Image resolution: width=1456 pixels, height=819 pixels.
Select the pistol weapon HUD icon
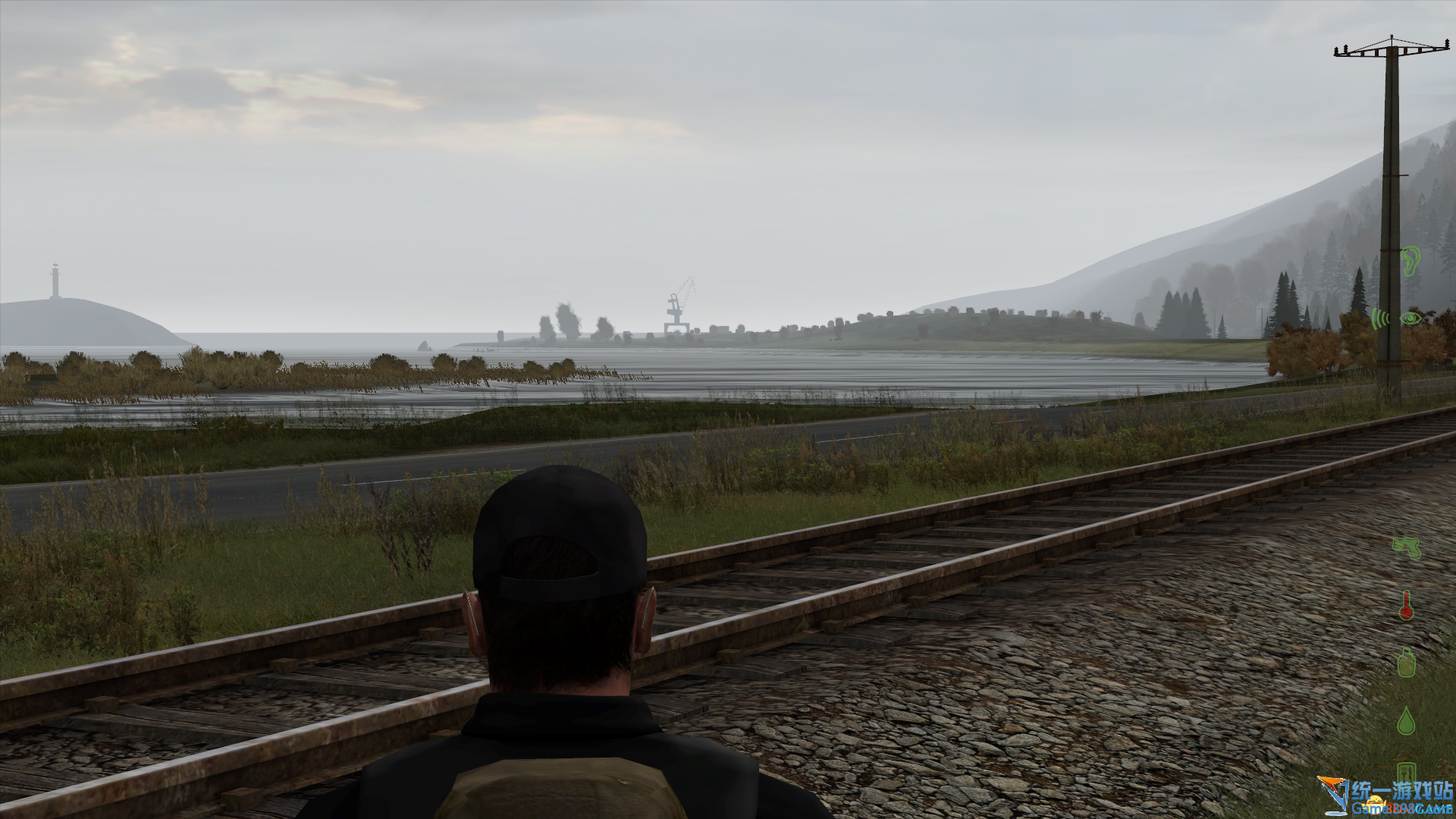coord(1407,547)
